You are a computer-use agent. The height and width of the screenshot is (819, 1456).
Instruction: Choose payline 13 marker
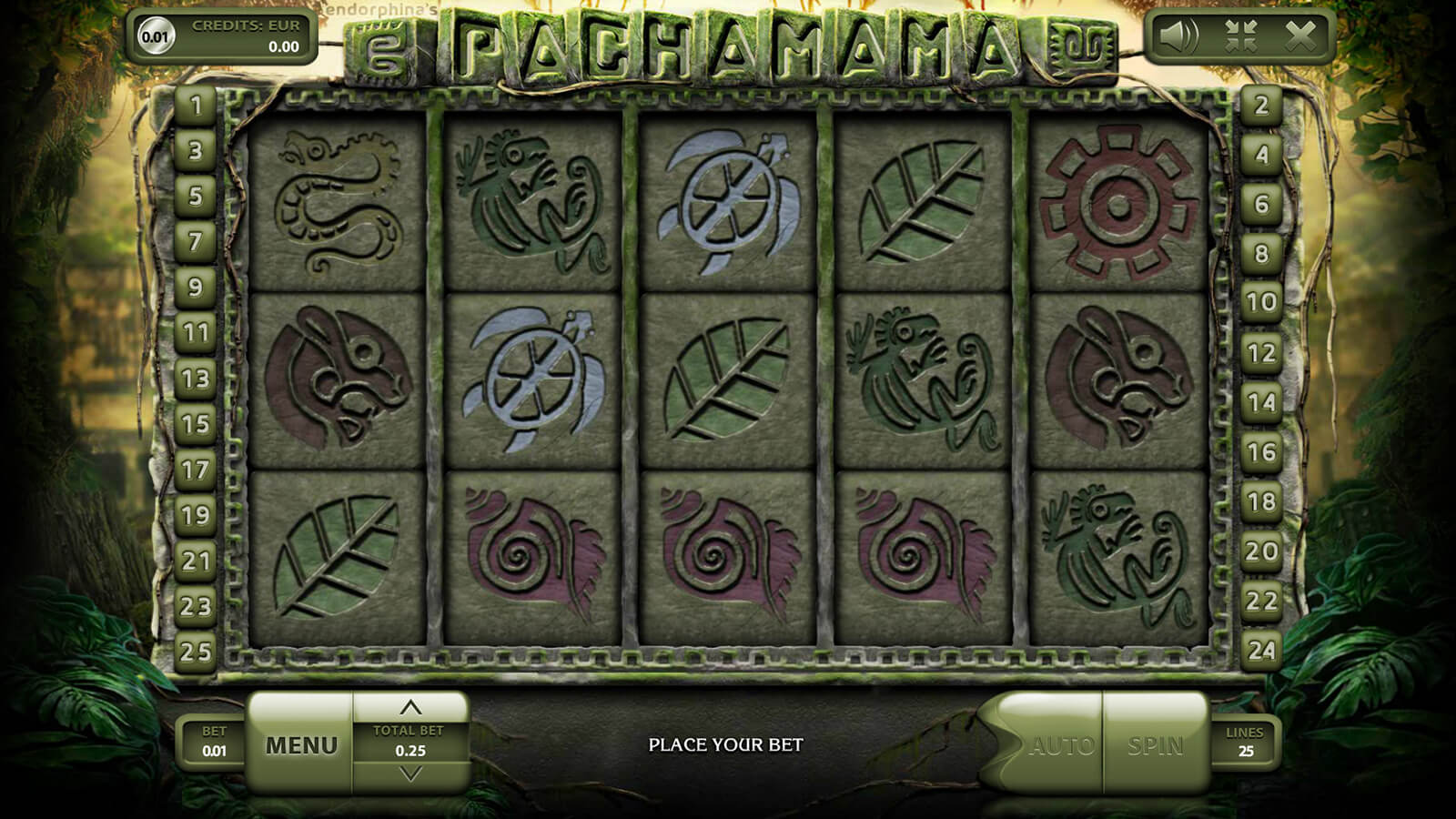click(x=196, y=379)
